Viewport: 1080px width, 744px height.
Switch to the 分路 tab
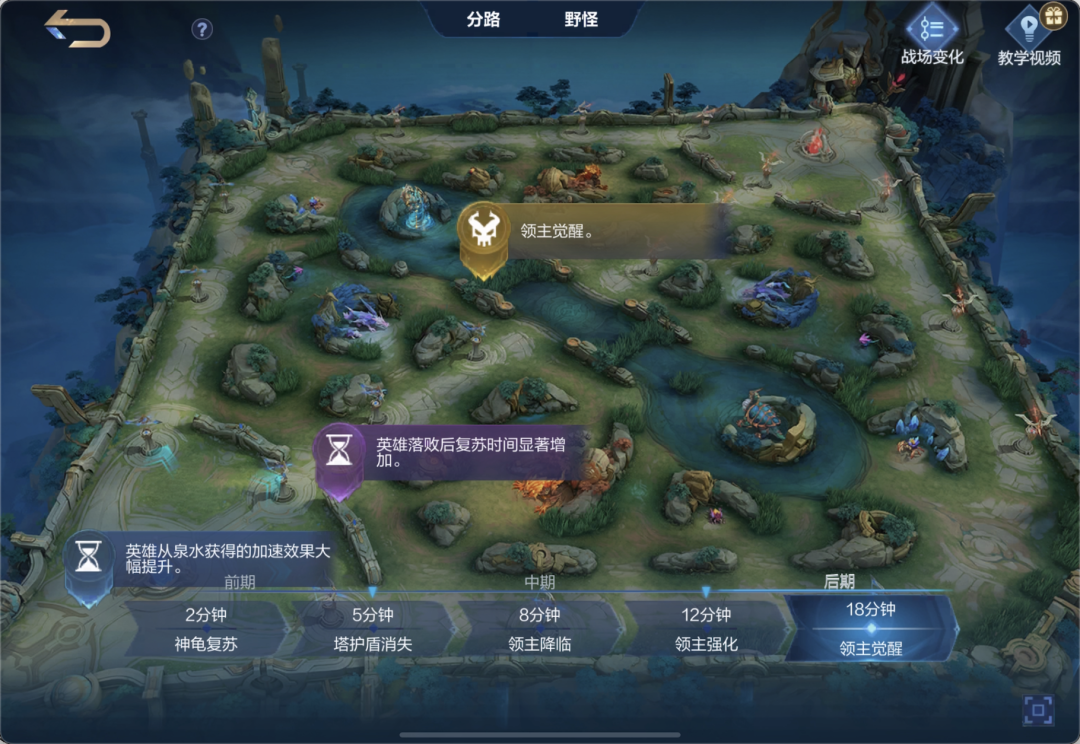[483, 19]
